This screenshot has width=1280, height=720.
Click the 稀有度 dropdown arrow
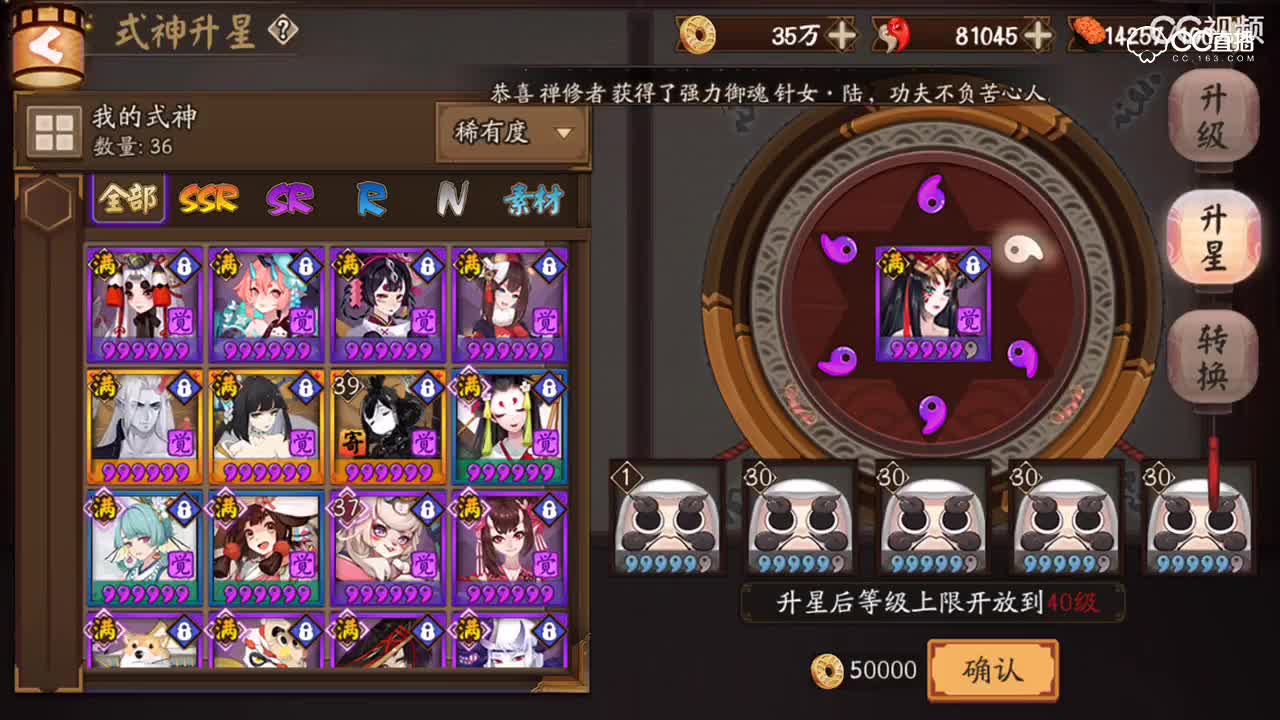click(566, 131)
